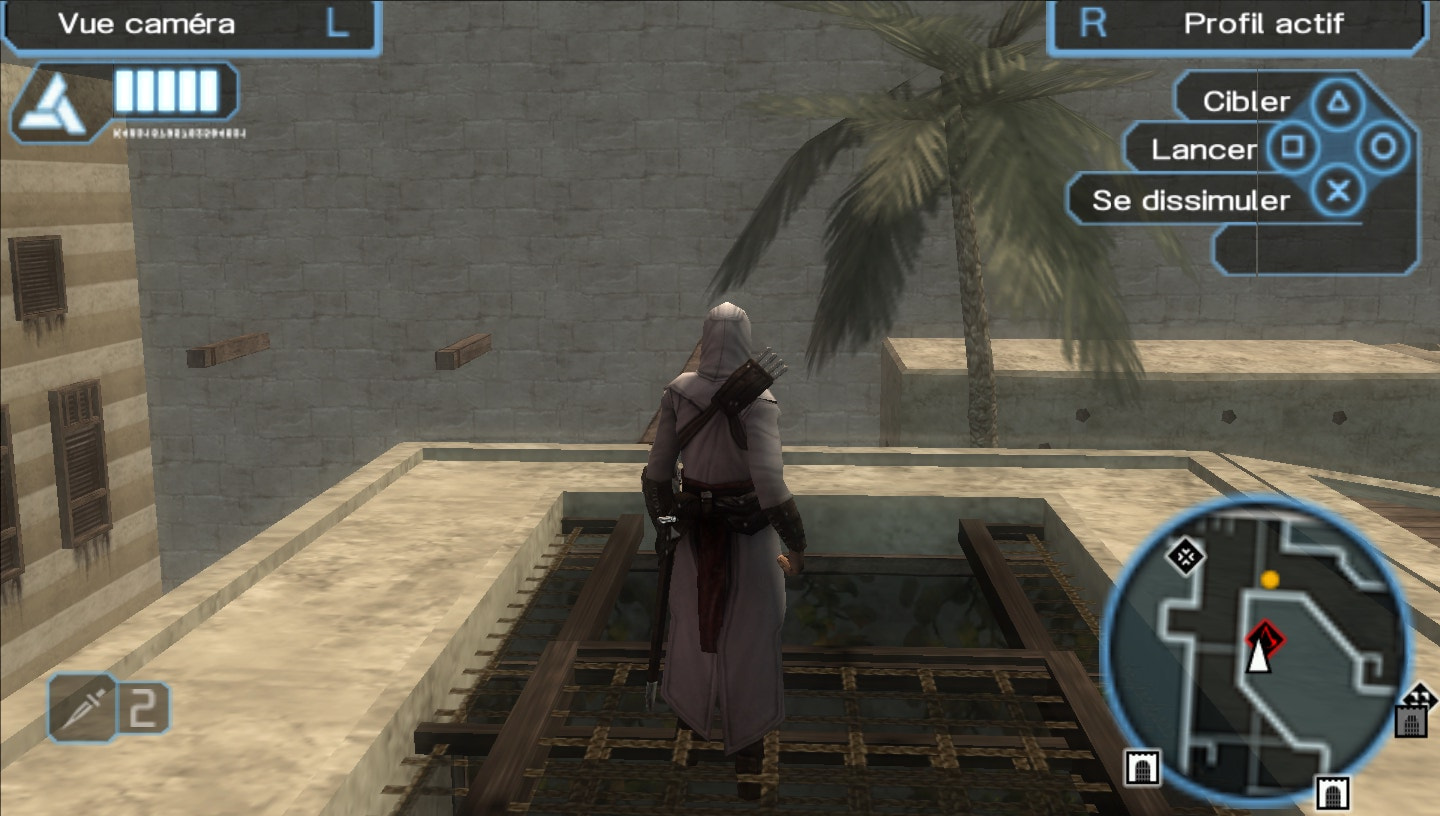This screenshot has width=1440, height=816.
Task: Click the yellow objective dot on the minimap
Action: [x=1269, y=577]
